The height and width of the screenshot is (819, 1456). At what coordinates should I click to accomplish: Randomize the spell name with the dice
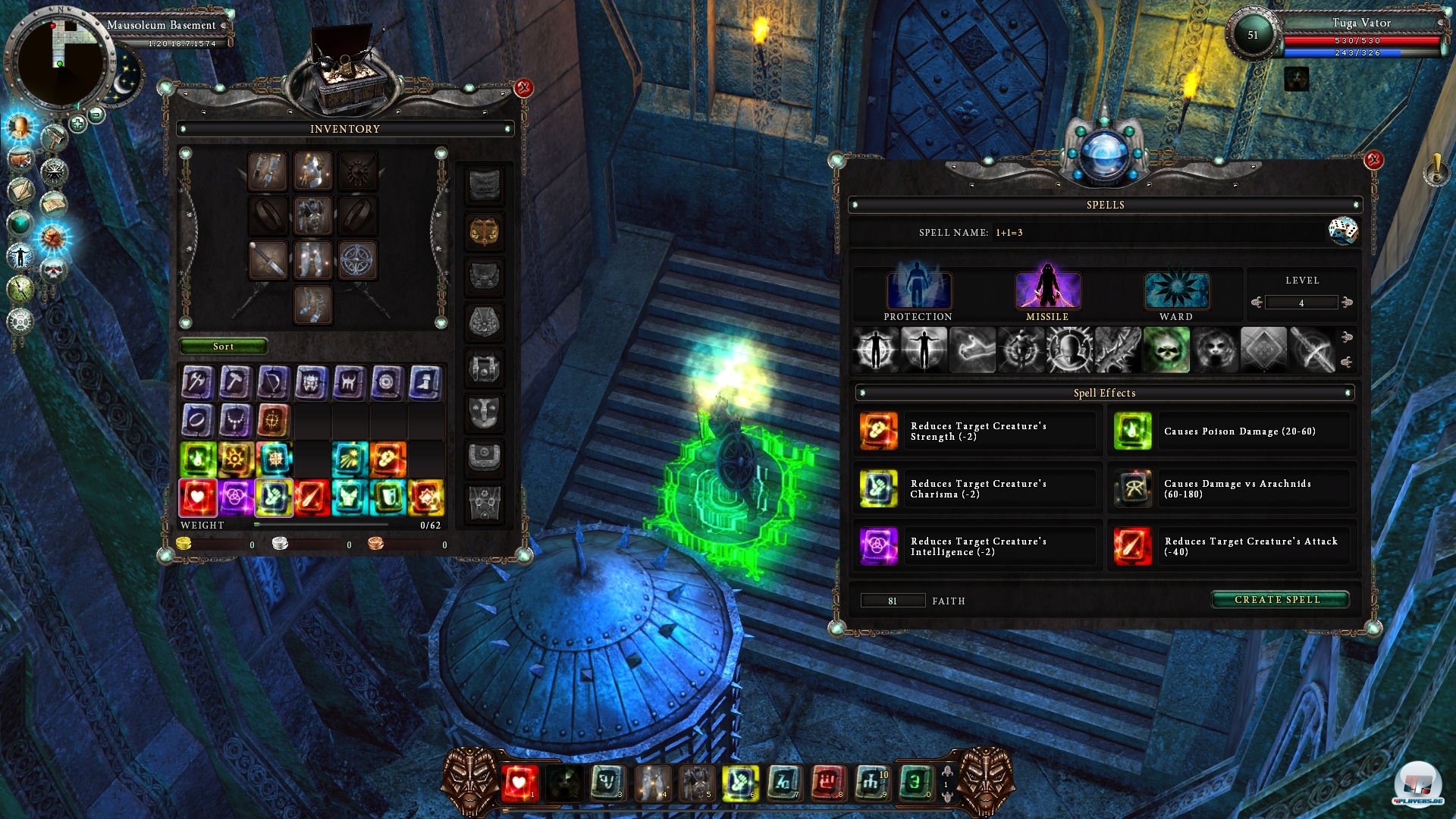1342,231
